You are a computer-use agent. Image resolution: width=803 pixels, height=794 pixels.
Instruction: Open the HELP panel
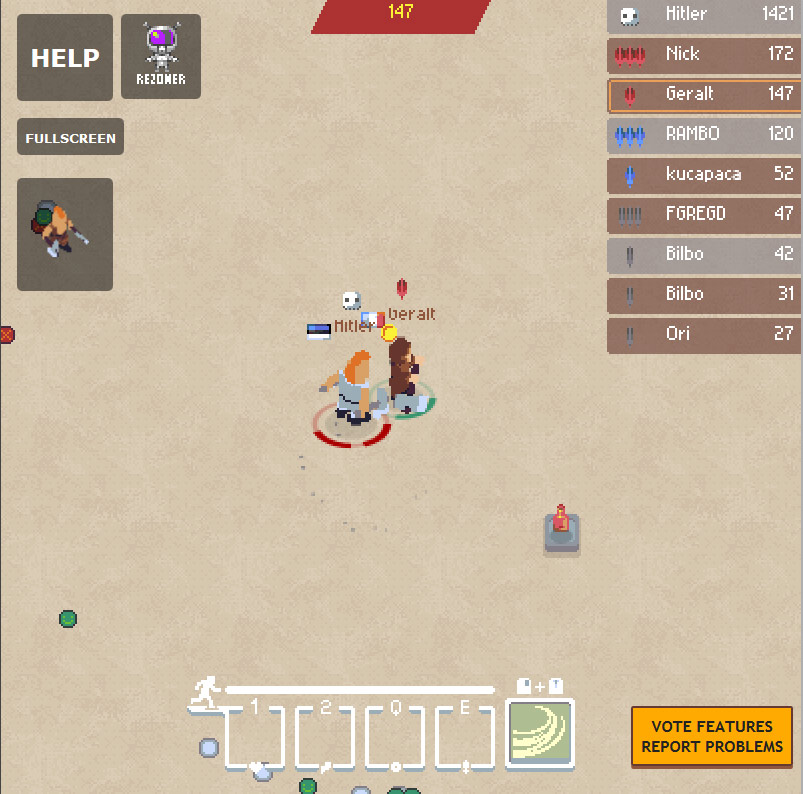65,58
